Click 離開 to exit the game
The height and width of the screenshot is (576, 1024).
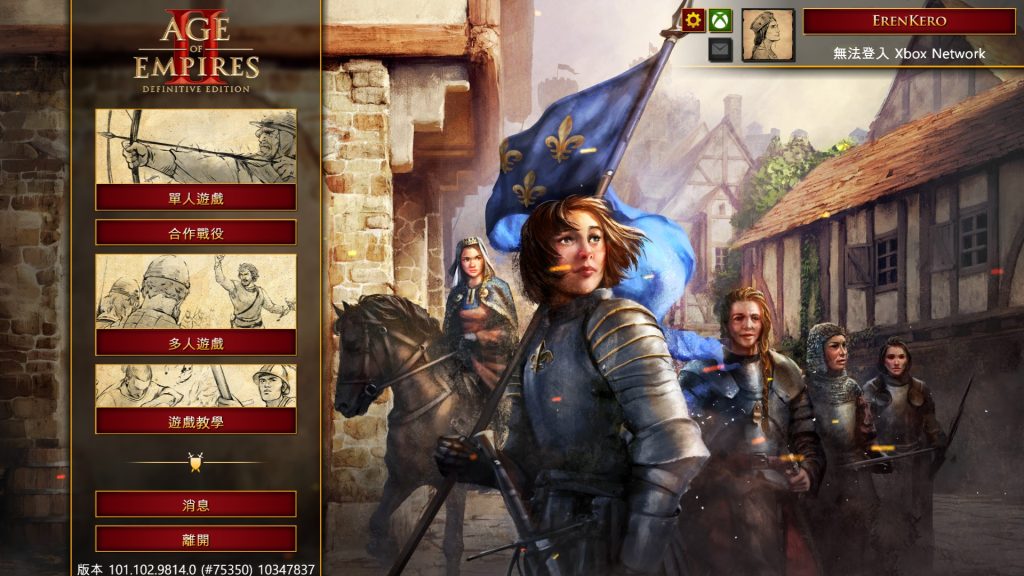[196, 539]
